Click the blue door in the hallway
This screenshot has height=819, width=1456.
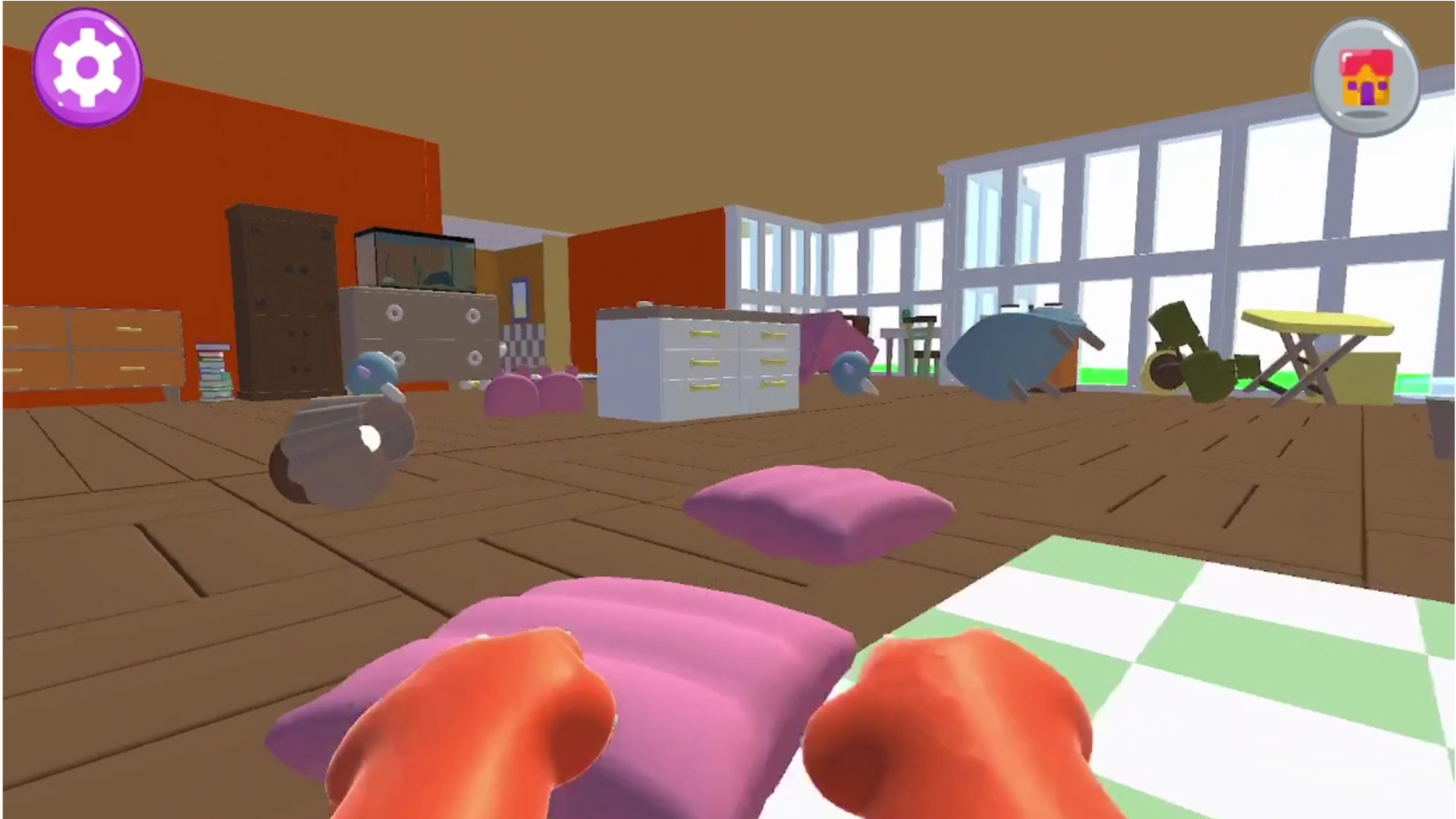pos(519,300)
